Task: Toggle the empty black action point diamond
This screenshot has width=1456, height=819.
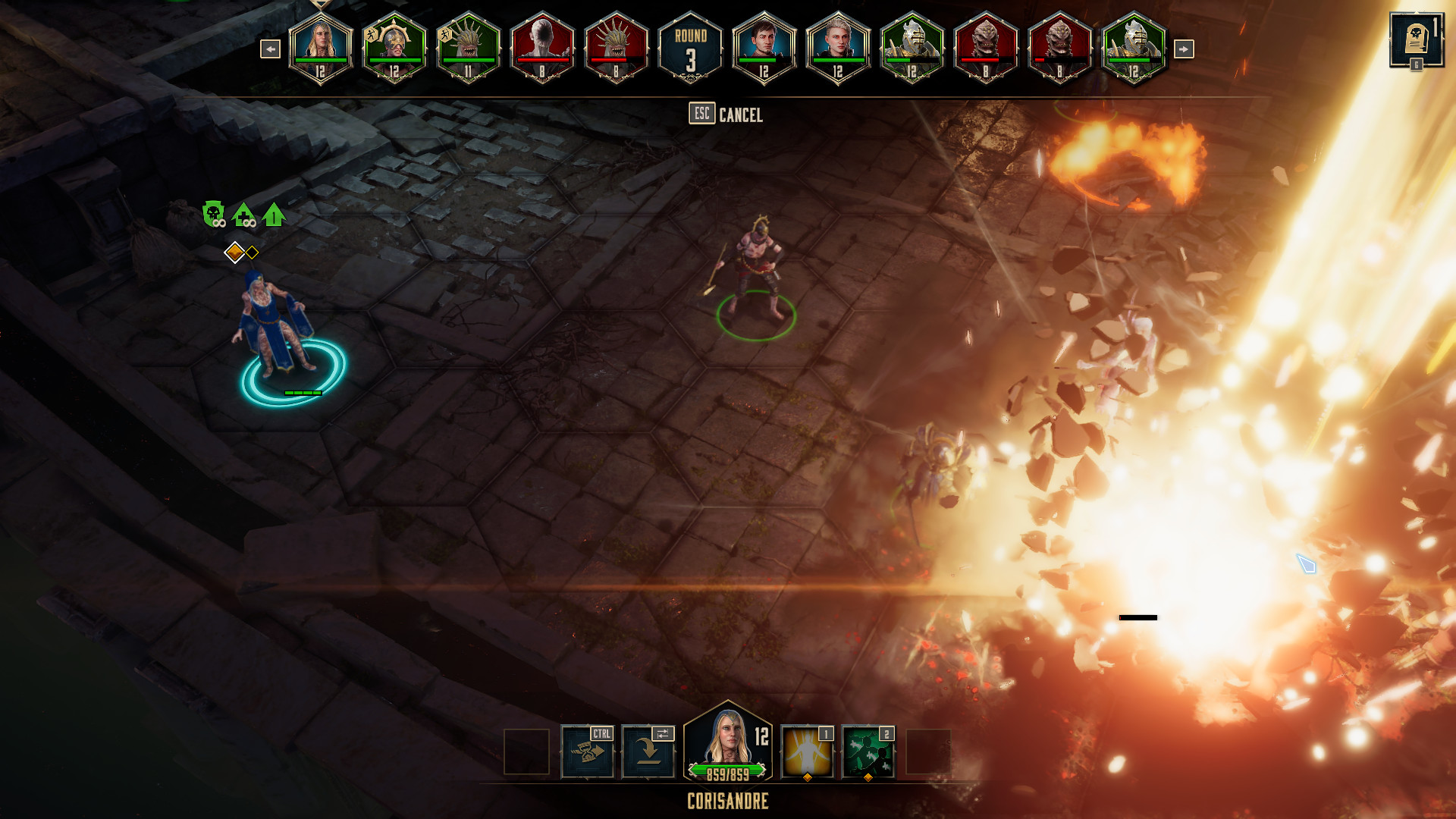Action: [251, 251]
